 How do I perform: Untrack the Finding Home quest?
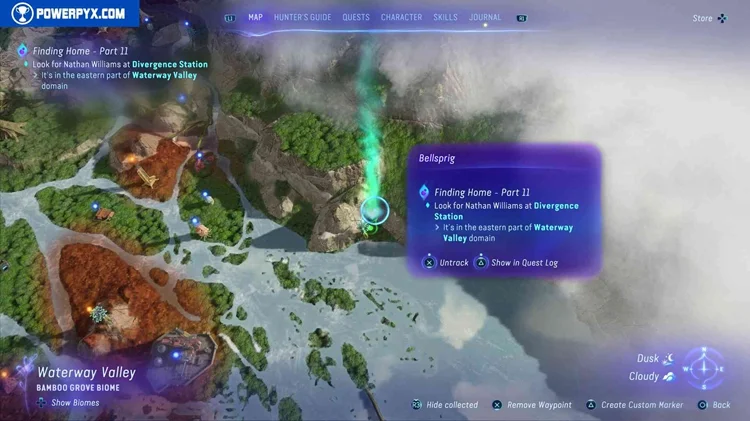point(446,262)
